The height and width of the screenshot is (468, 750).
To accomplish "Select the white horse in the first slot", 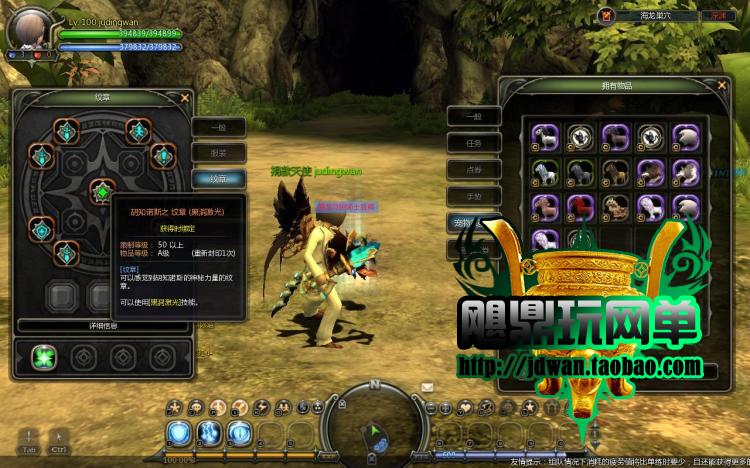I will click(x=544, y=137).
